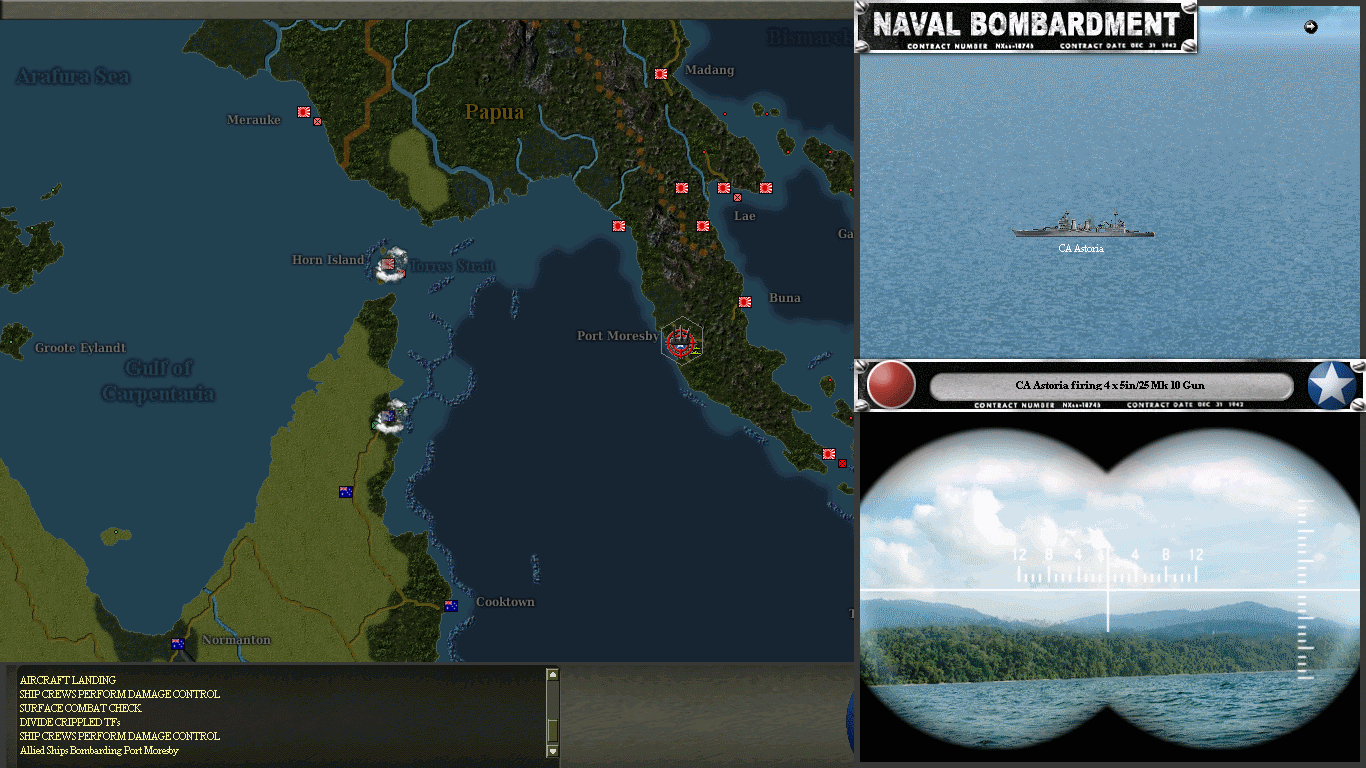Click the CA Astoria firing message bar
The height and width of the screenshot is (768, 1366).
[x=1112, y=385]
